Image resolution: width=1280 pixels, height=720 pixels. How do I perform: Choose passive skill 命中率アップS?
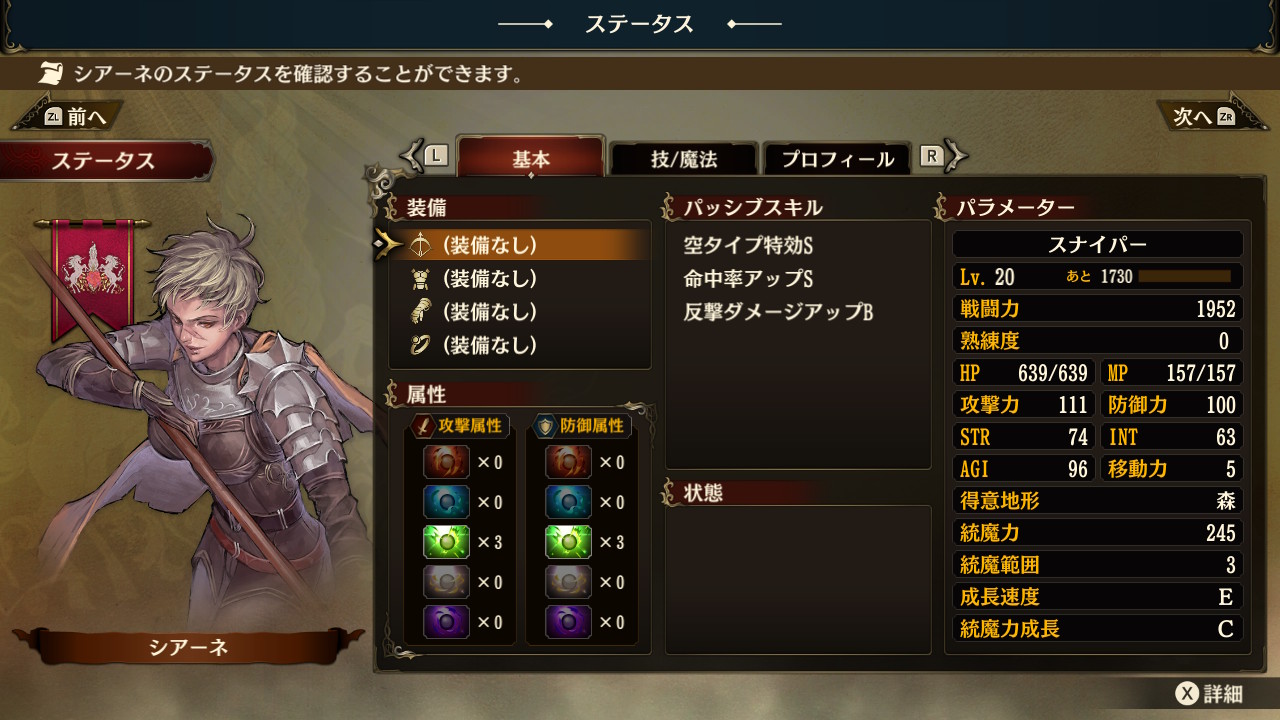pos(748,279)
